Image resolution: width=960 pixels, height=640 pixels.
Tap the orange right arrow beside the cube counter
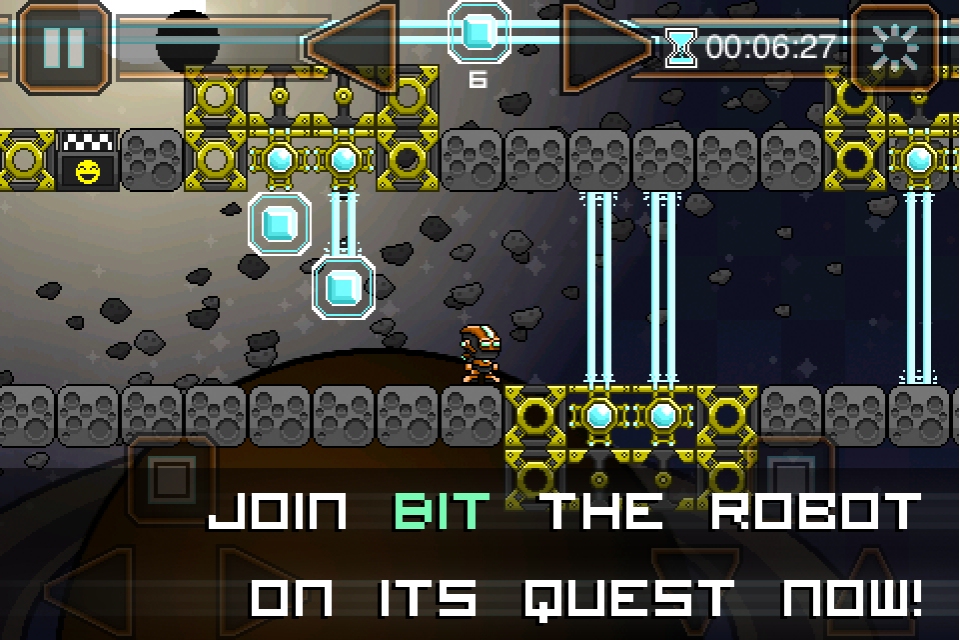(x=603, y=46)
